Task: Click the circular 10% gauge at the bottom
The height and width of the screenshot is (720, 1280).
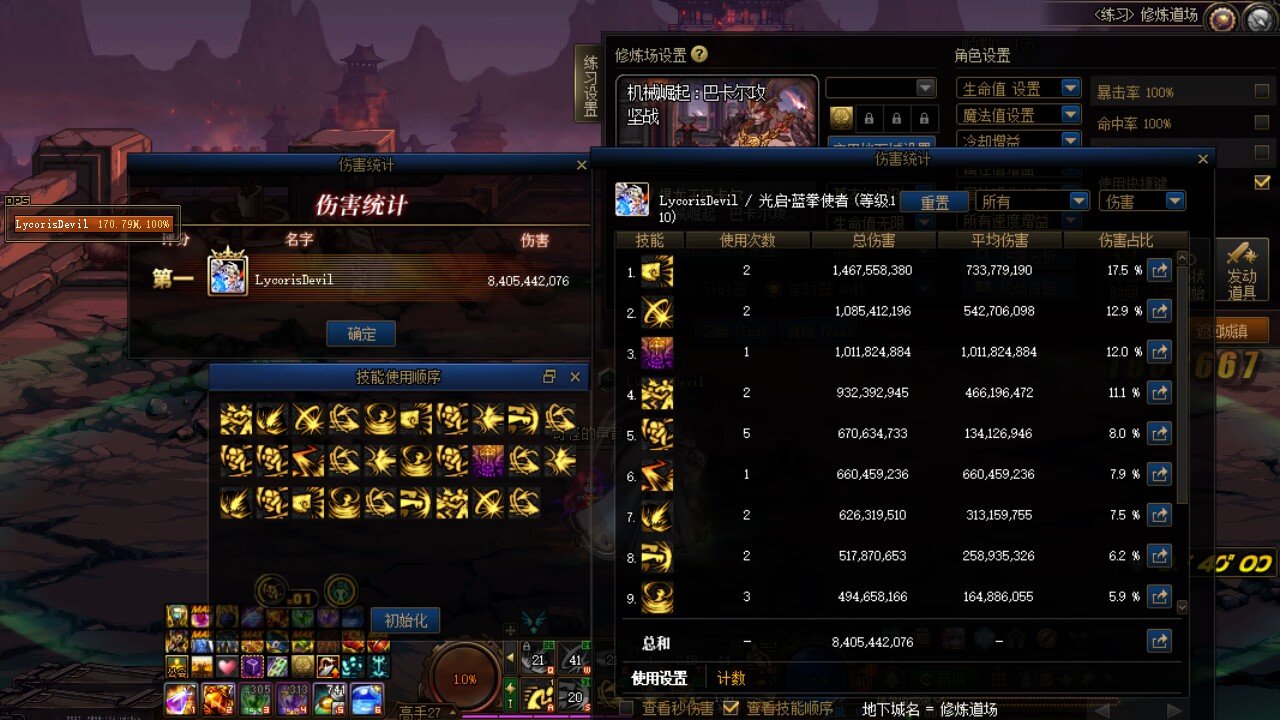Action: pos(464,677)
